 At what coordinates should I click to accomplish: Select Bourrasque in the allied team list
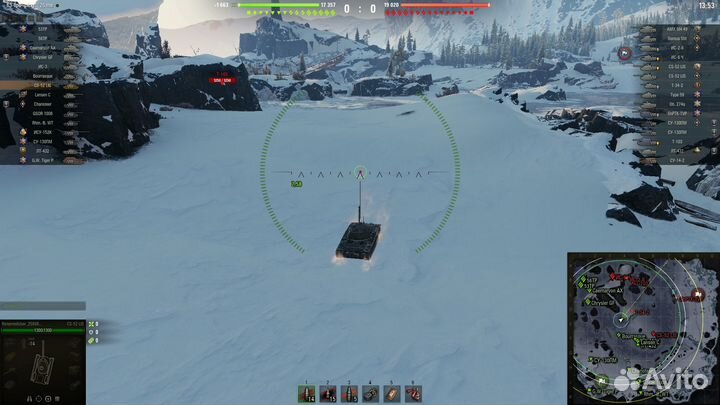tap(40, 76)
